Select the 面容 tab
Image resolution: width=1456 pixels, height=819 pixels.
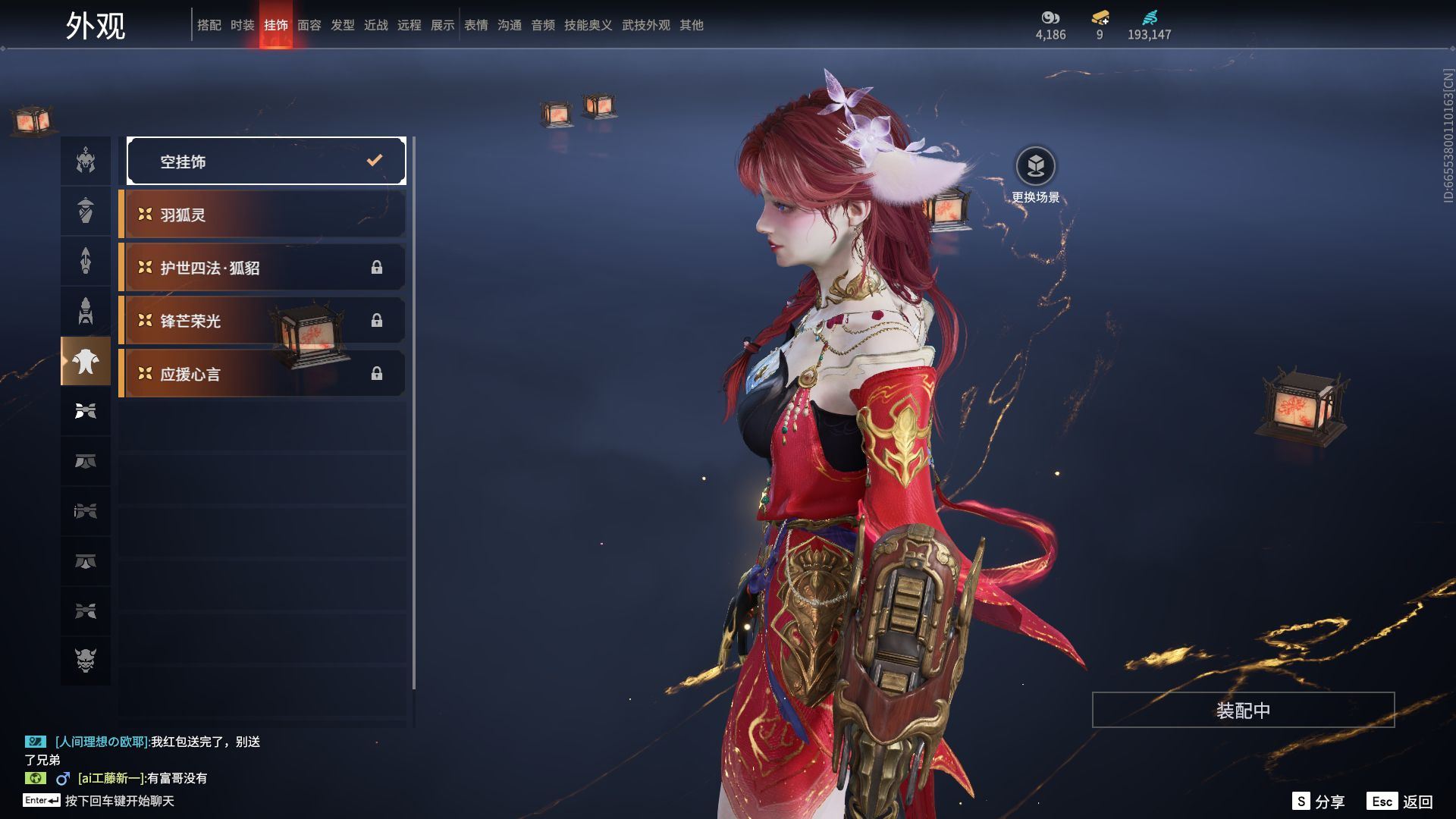click(309, 25)
